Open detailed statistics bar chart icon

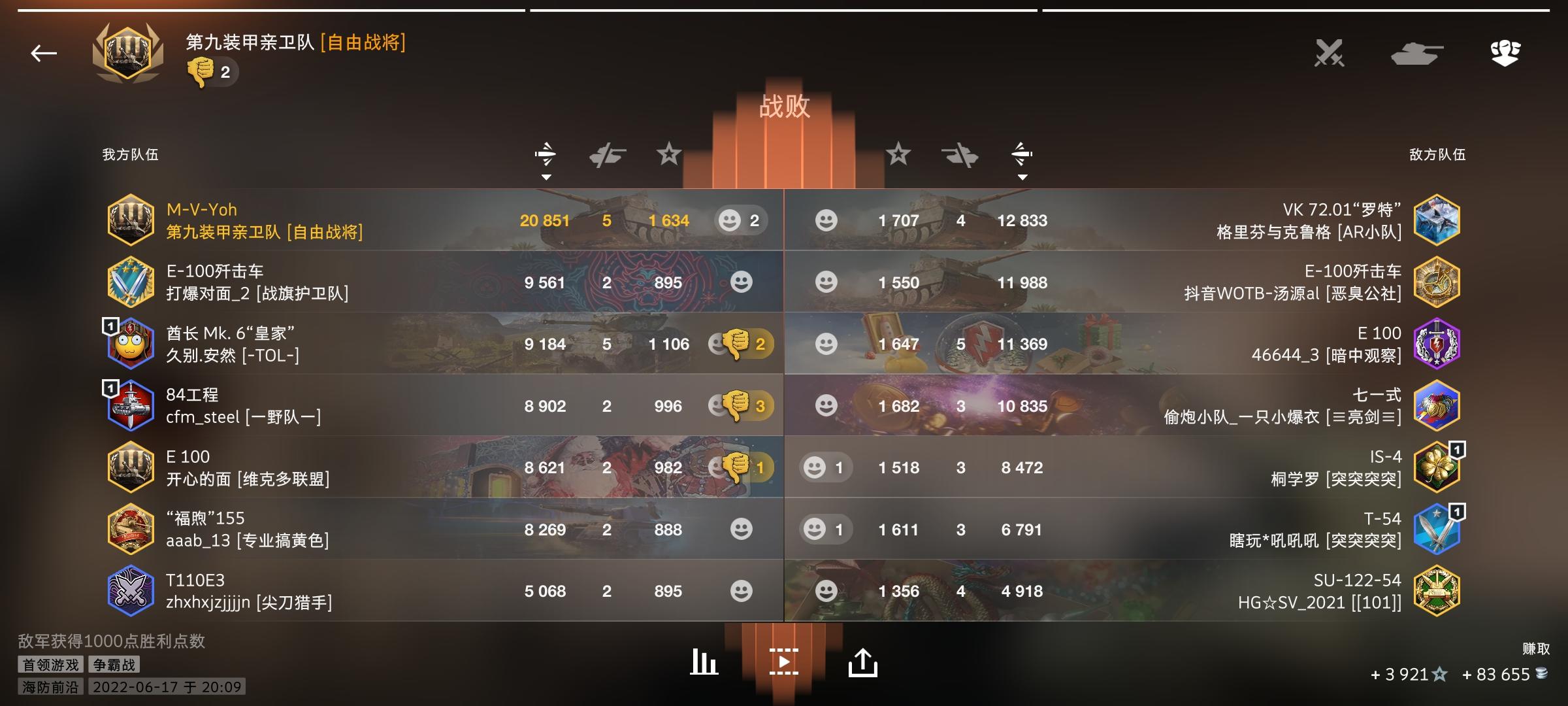pos(702,662)
